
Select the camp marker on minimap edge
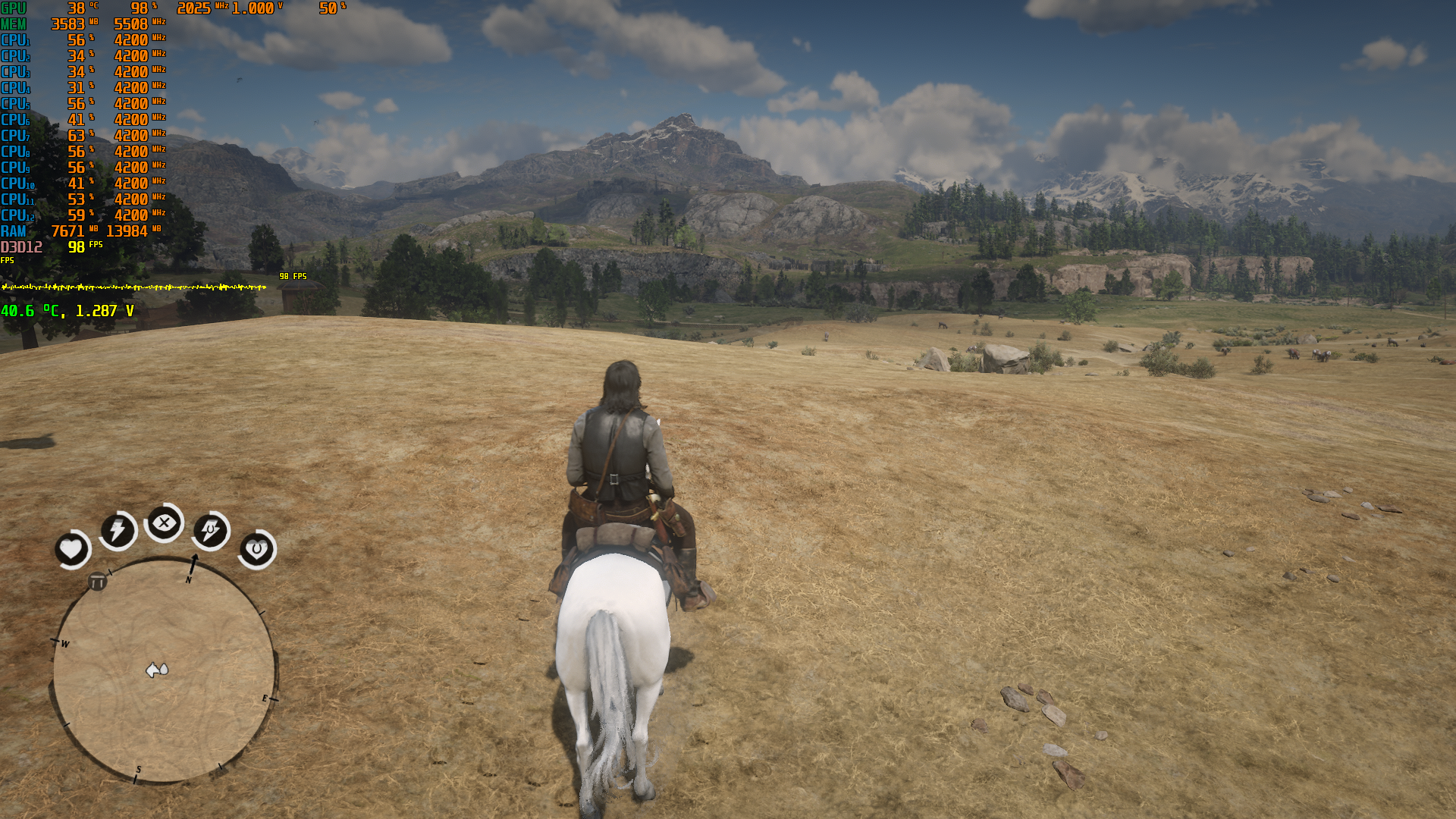tap(98, 582)
